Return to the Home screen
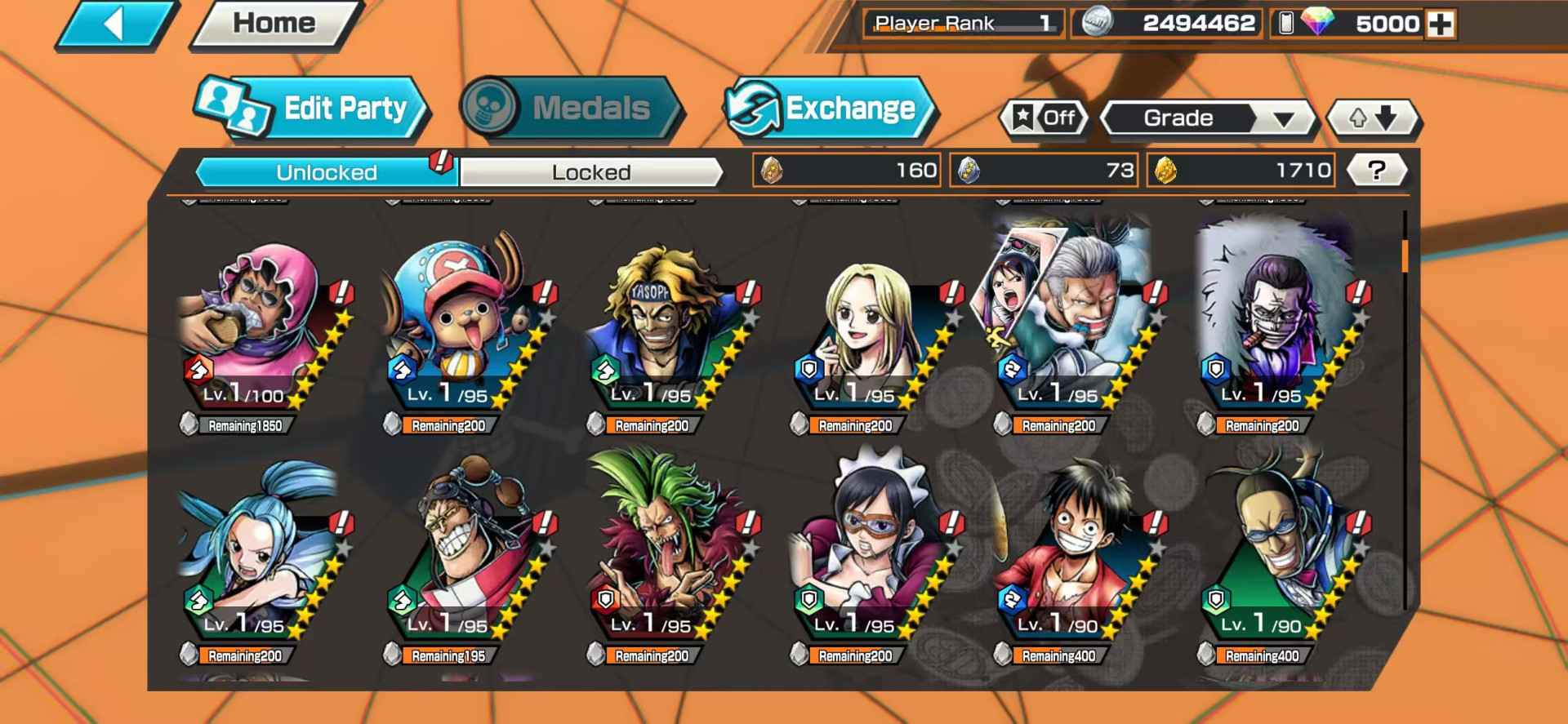The width and height of the screenshot is (1568, 724). (274, 24)
